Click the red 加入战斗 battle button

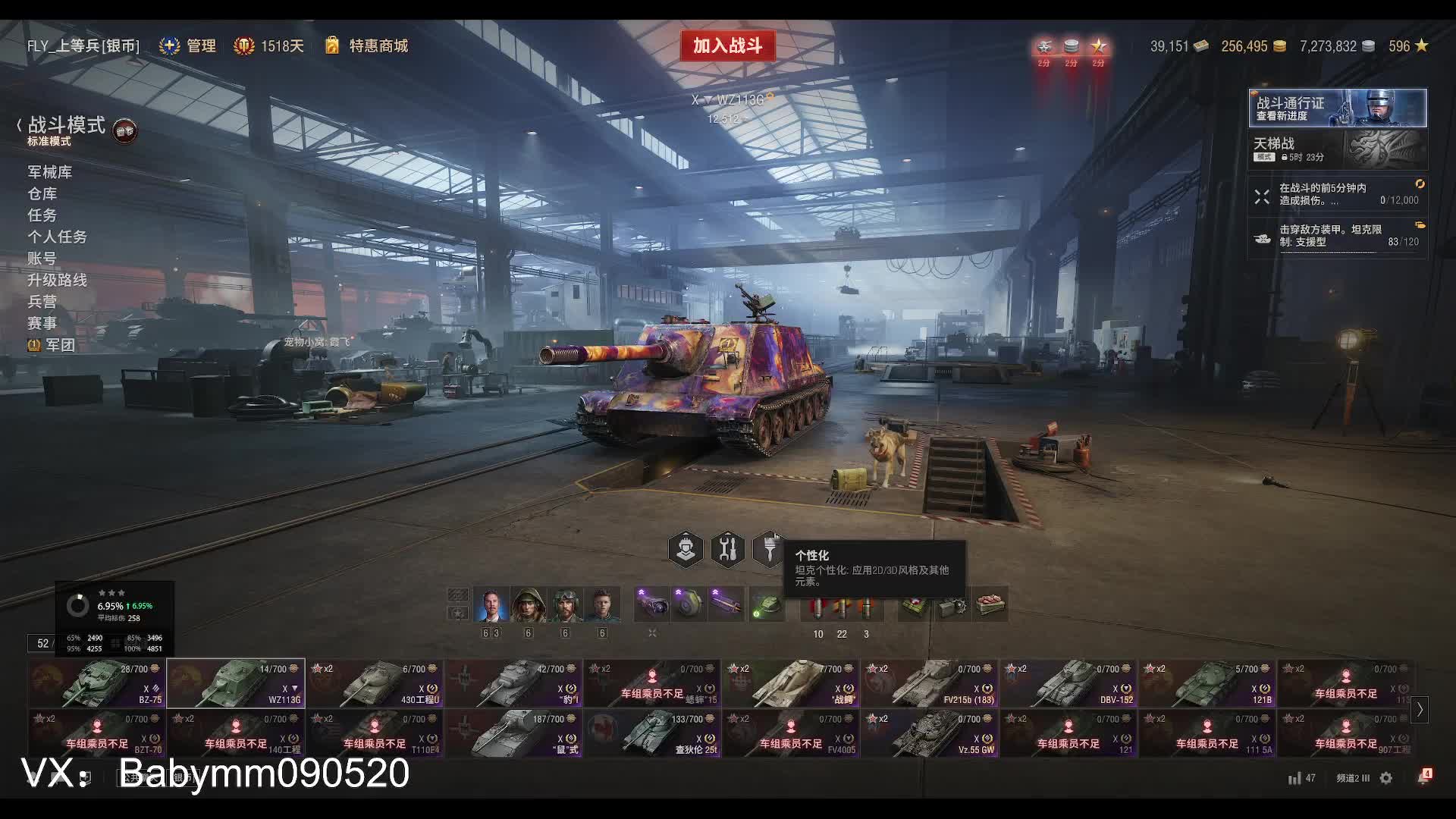(727, 45)
